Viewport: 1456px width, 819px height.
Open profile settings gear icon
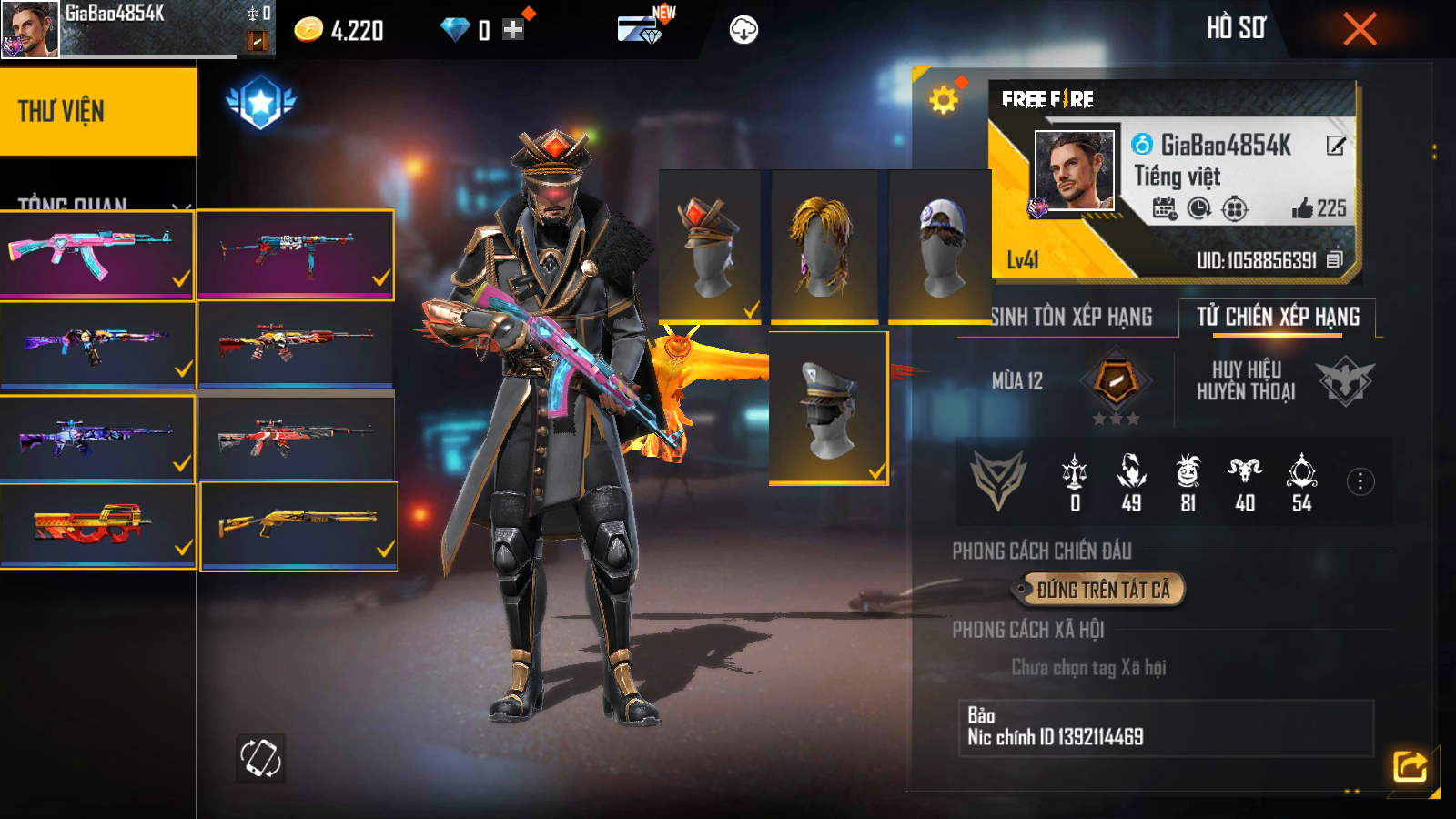pos(944,99)
